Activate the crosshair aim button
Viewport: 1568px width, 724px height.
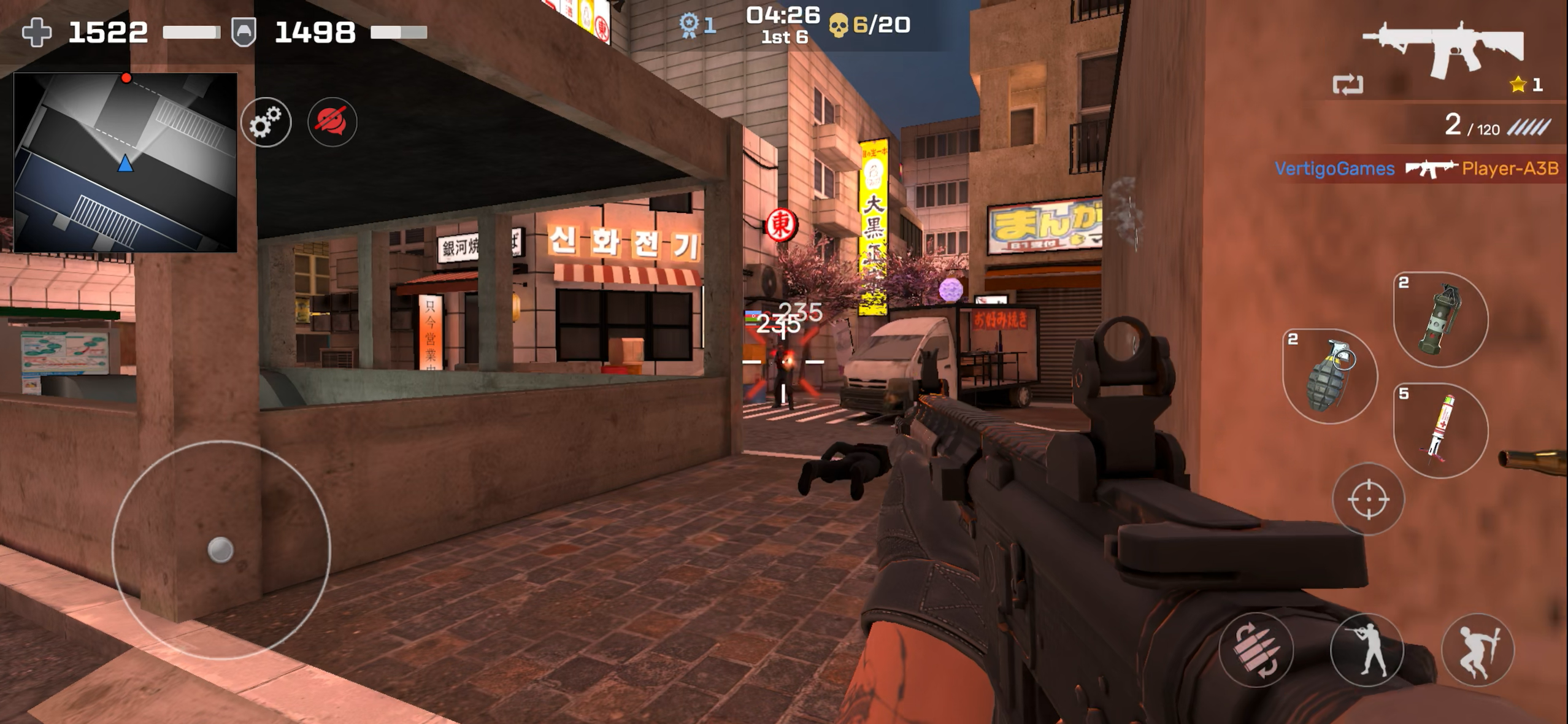1368,499
